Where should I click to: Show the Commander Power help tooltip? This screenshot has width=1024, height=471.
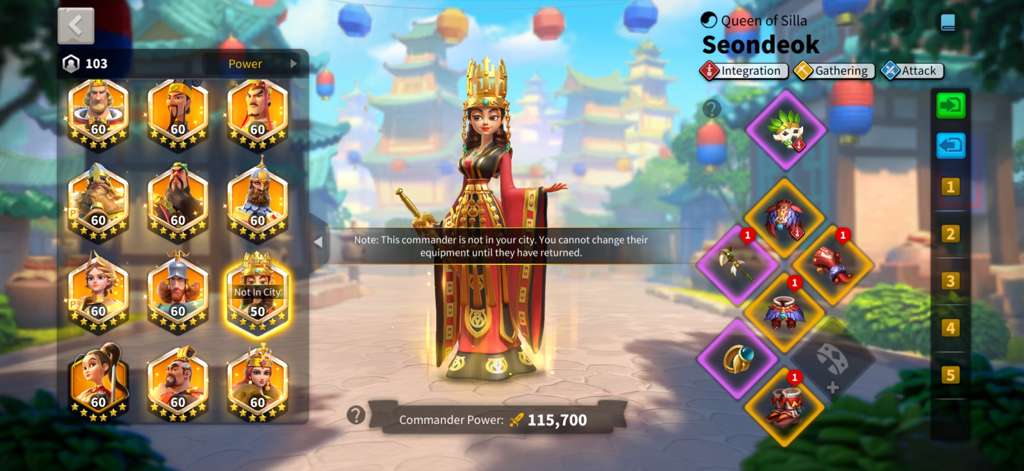click(x=355, y=415)
